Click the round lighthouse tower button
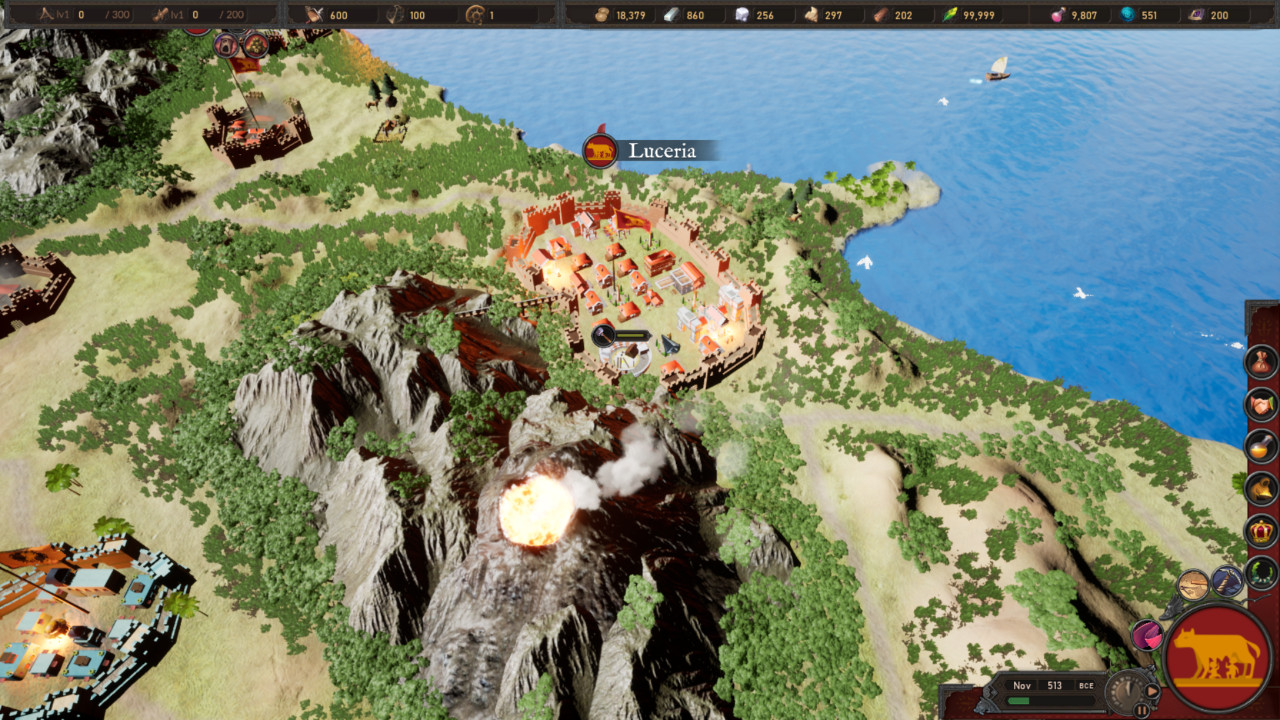This screenshot has width=1280, height=720. pos(1227,580)
